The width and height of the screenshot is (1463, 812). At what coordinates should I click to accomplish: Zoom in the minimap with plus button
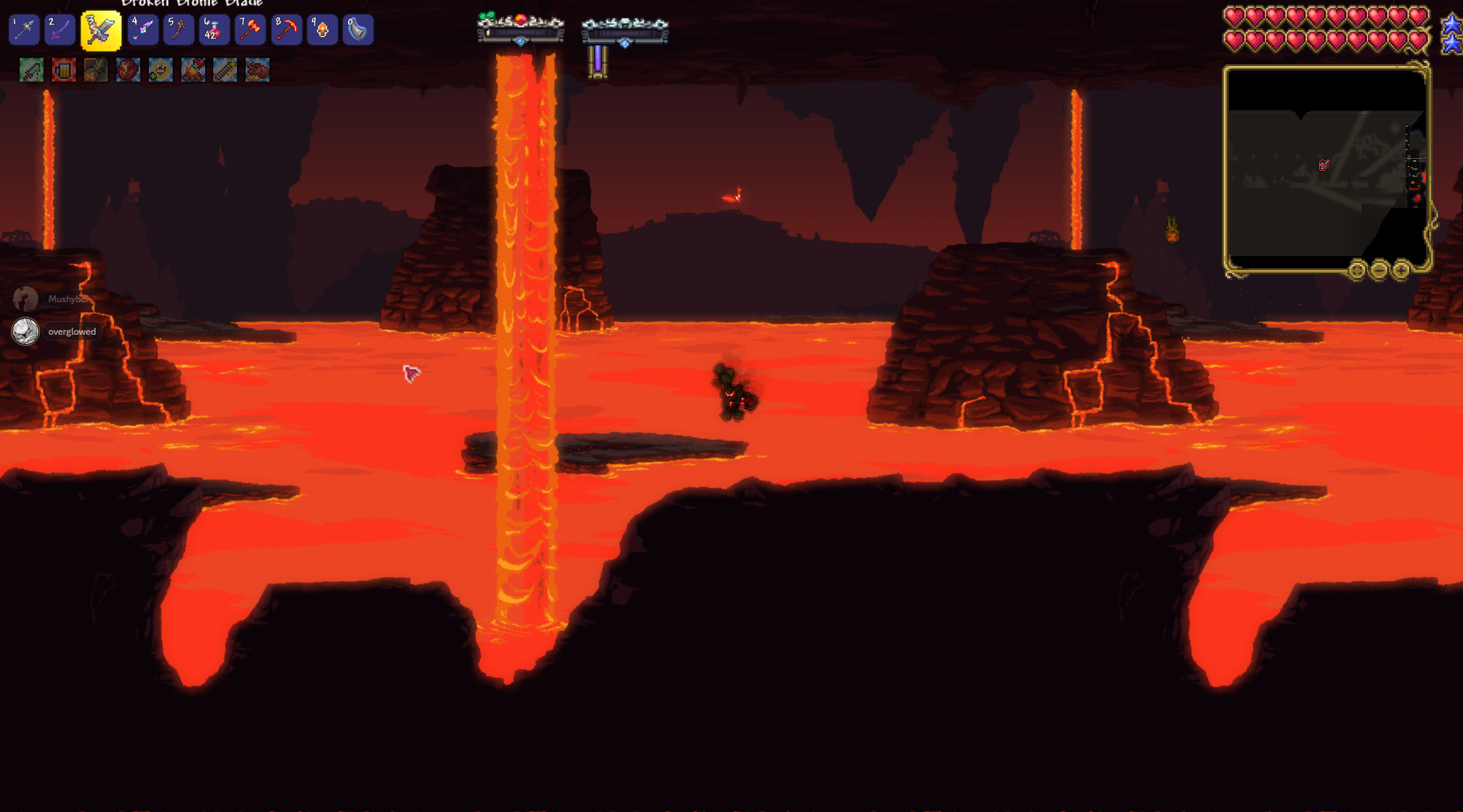1400,270
